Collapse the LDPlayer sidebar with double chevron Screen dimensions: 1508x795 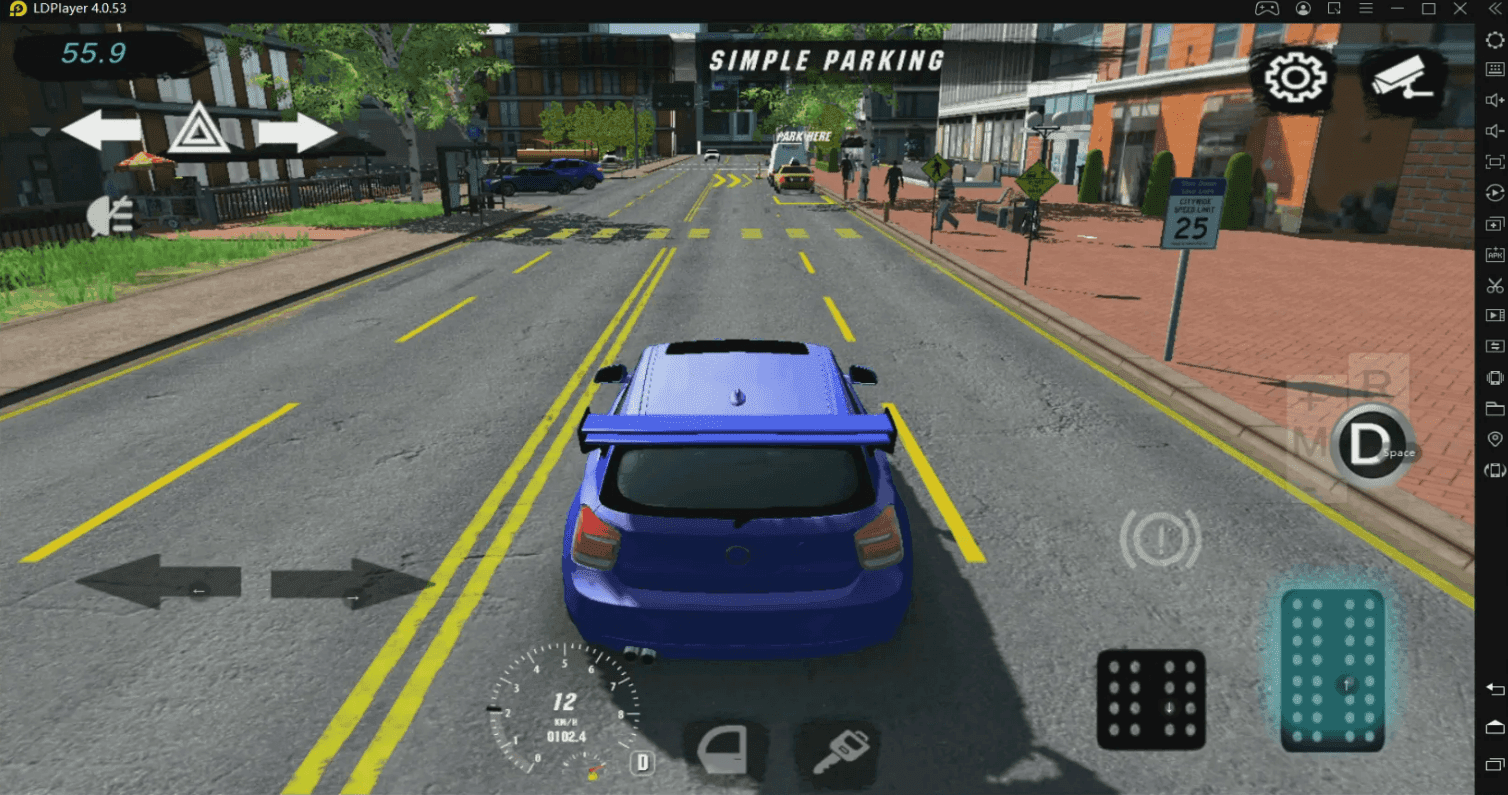pos(1494,8)
